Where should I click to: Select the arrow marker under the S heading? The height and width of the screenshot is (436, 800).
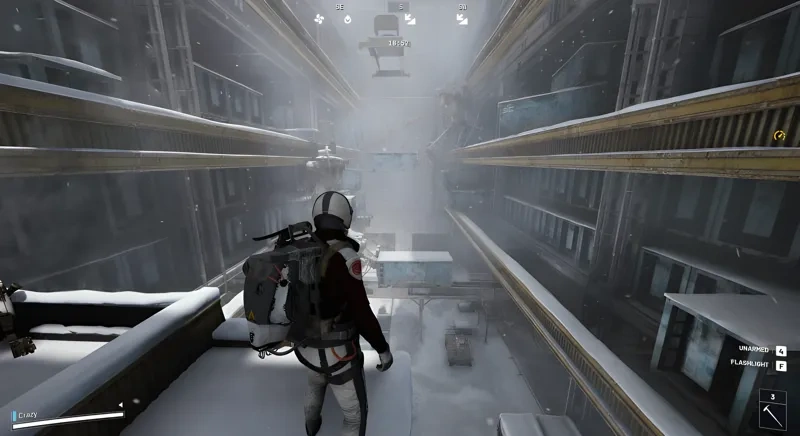point(409,19)
